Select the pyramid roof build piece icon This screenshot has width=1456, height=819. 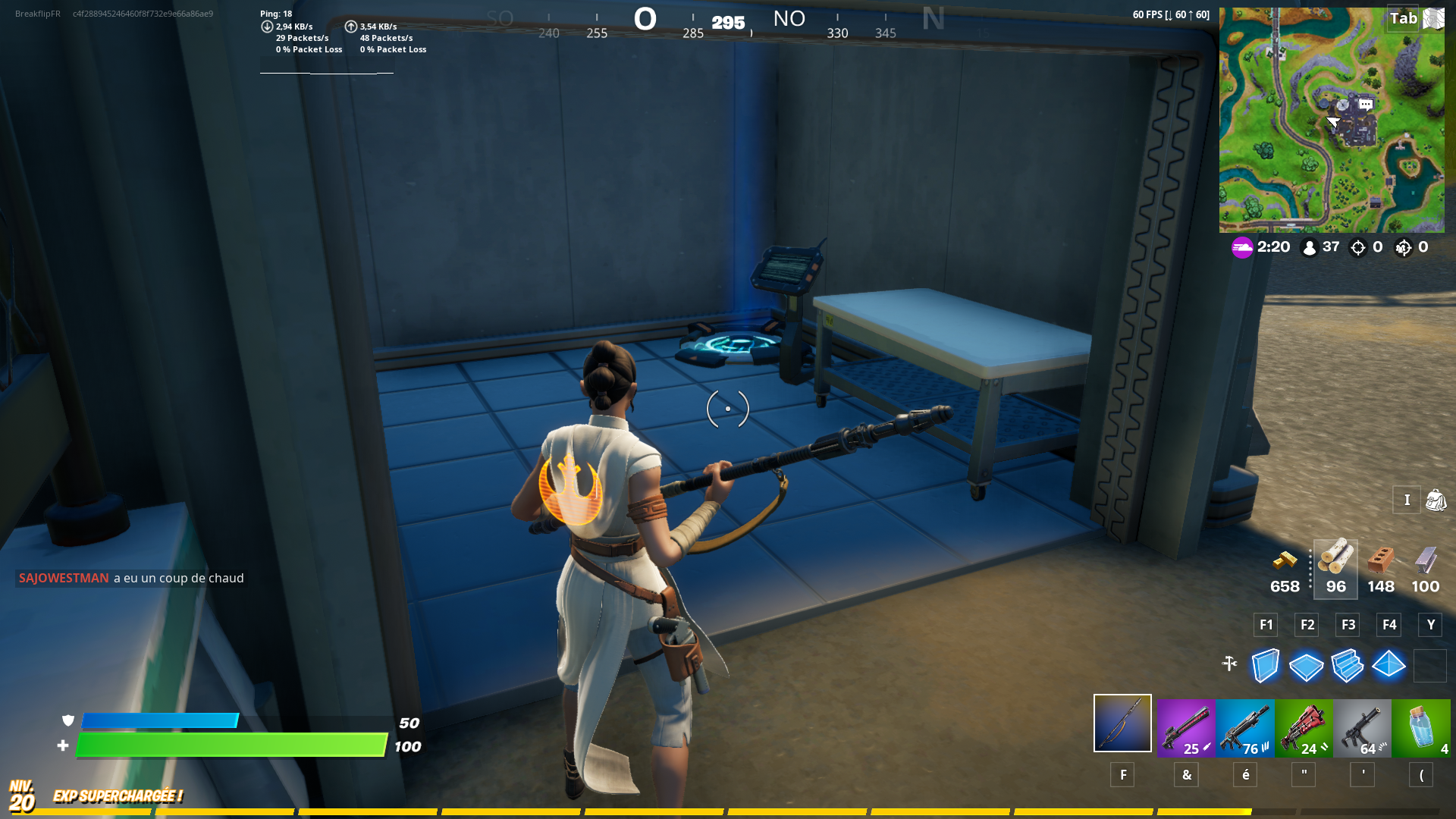coord(1389,666)
